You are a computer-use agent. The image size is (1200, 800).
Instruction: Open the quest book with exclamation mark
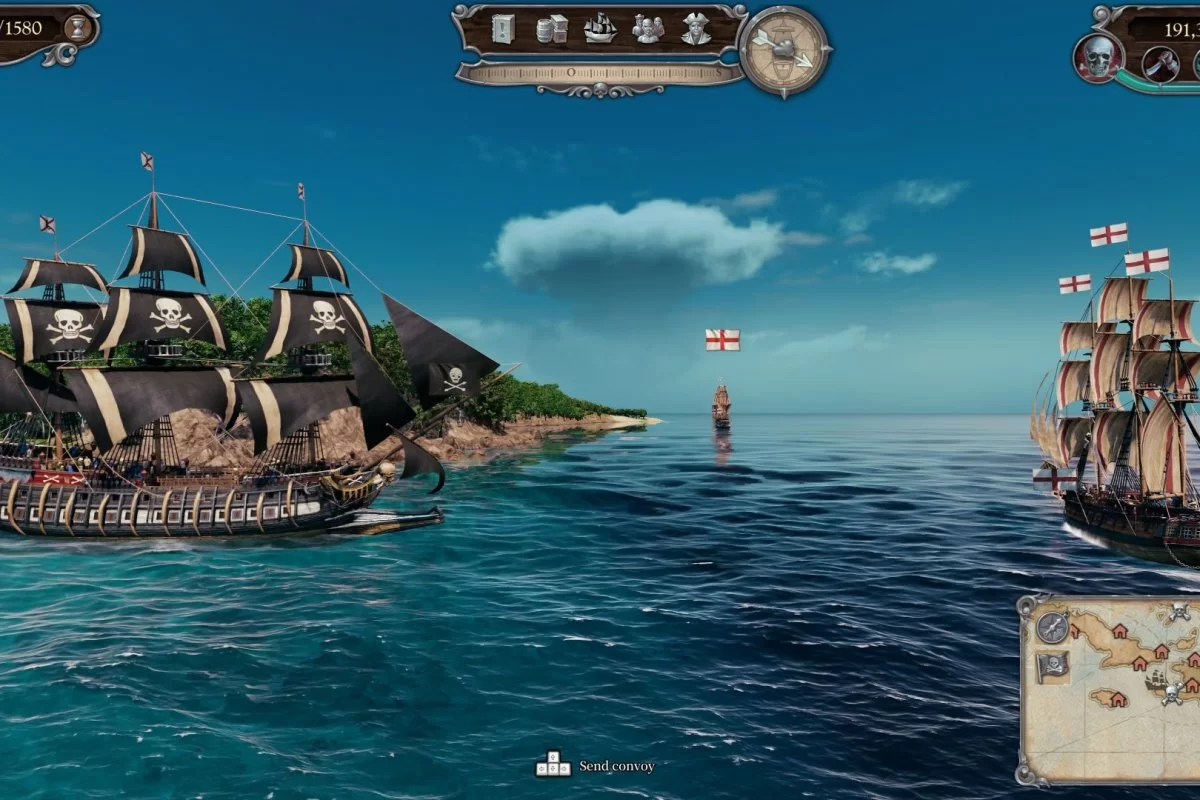click(503, 28)
